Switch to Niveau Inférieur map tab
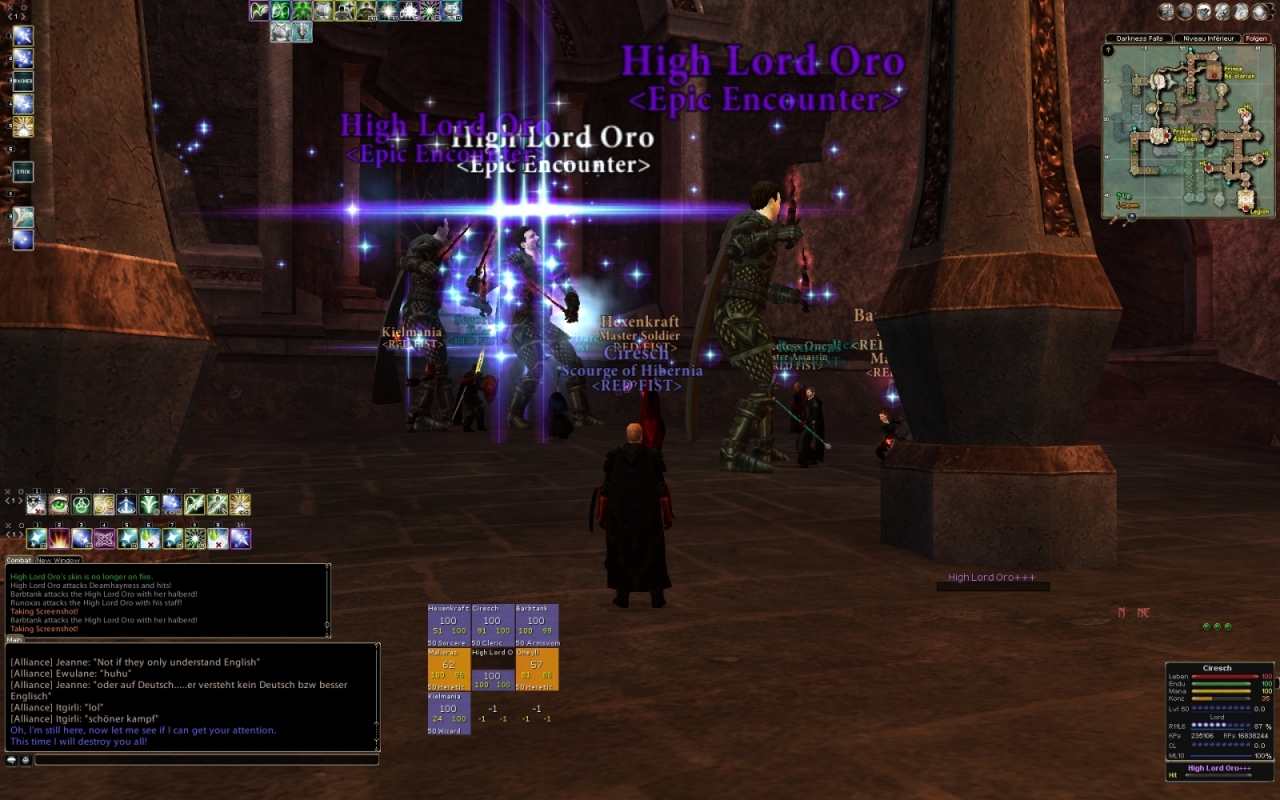 click(x=1206, y=38)
